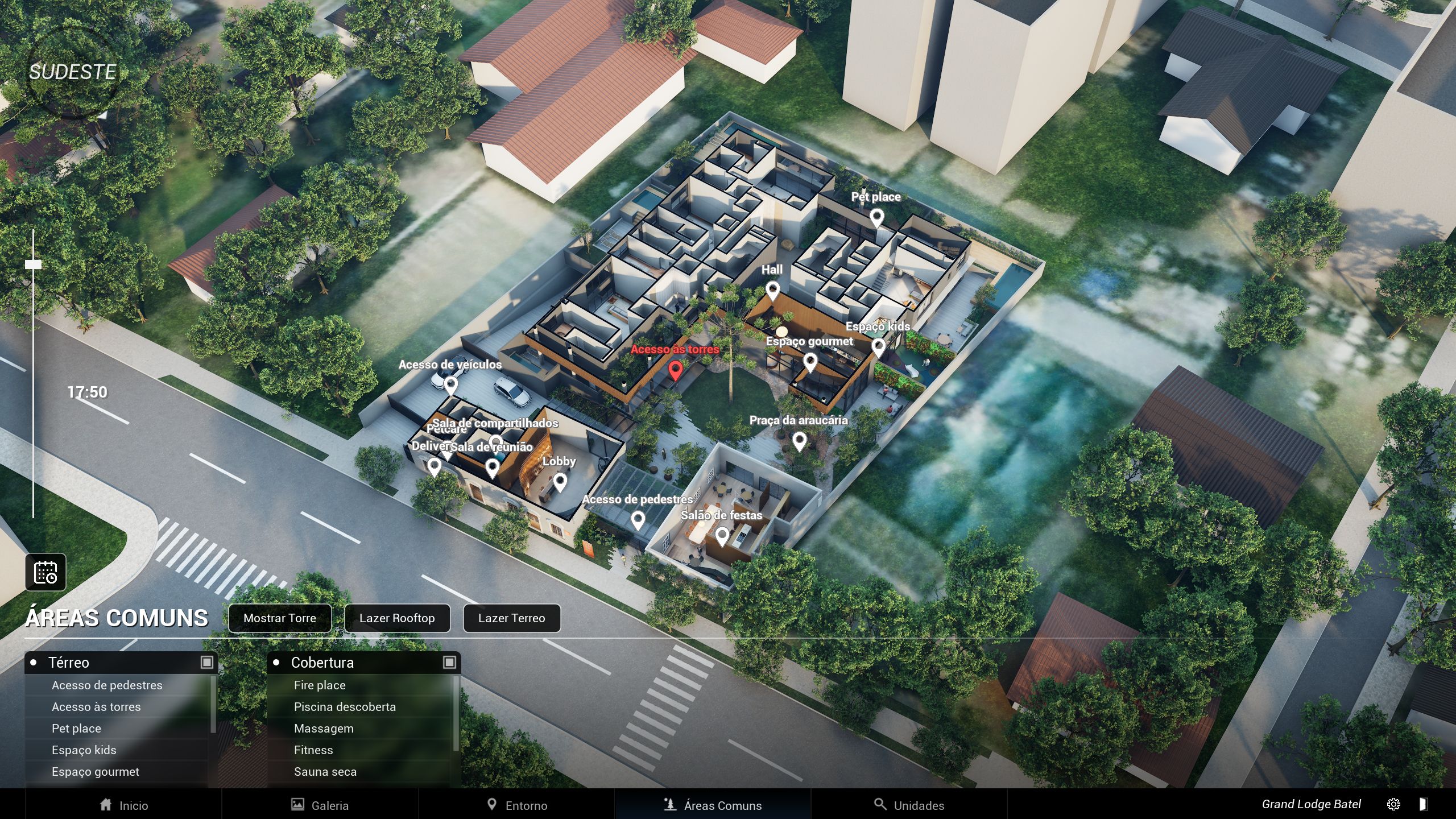Select Espaço kids from the Térreo list
1456x819 pixels.
pyautogui.click(x=84, y=750)
